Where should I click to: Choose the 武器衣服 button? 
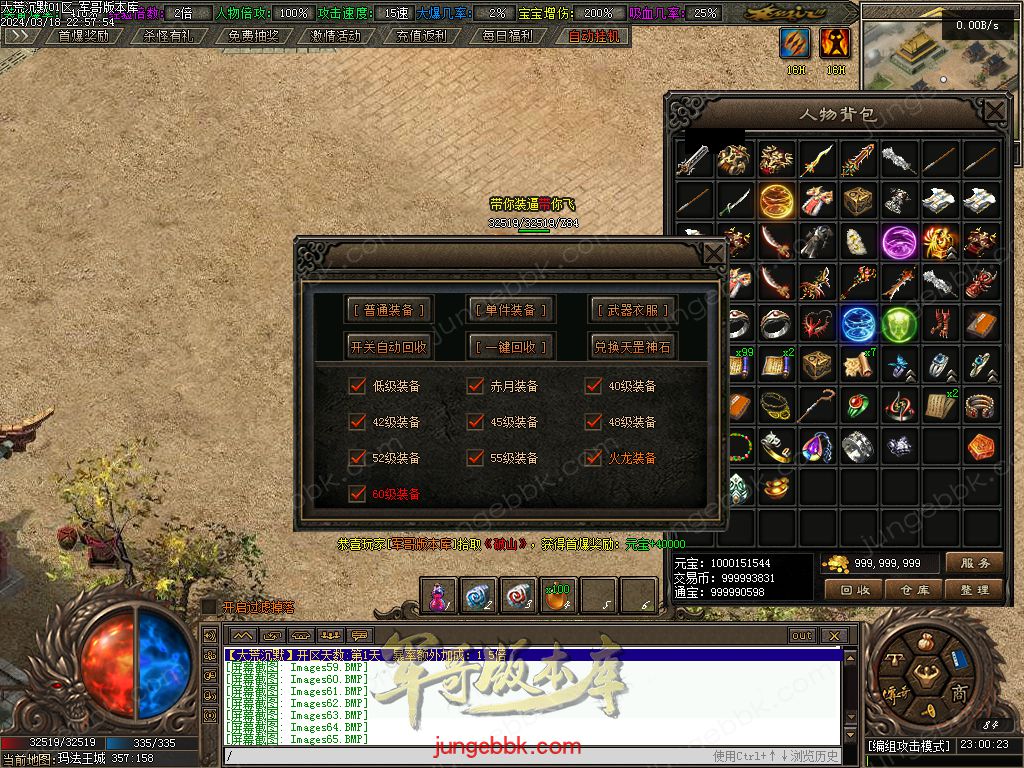pyautogui.click(x=632, y=310)
